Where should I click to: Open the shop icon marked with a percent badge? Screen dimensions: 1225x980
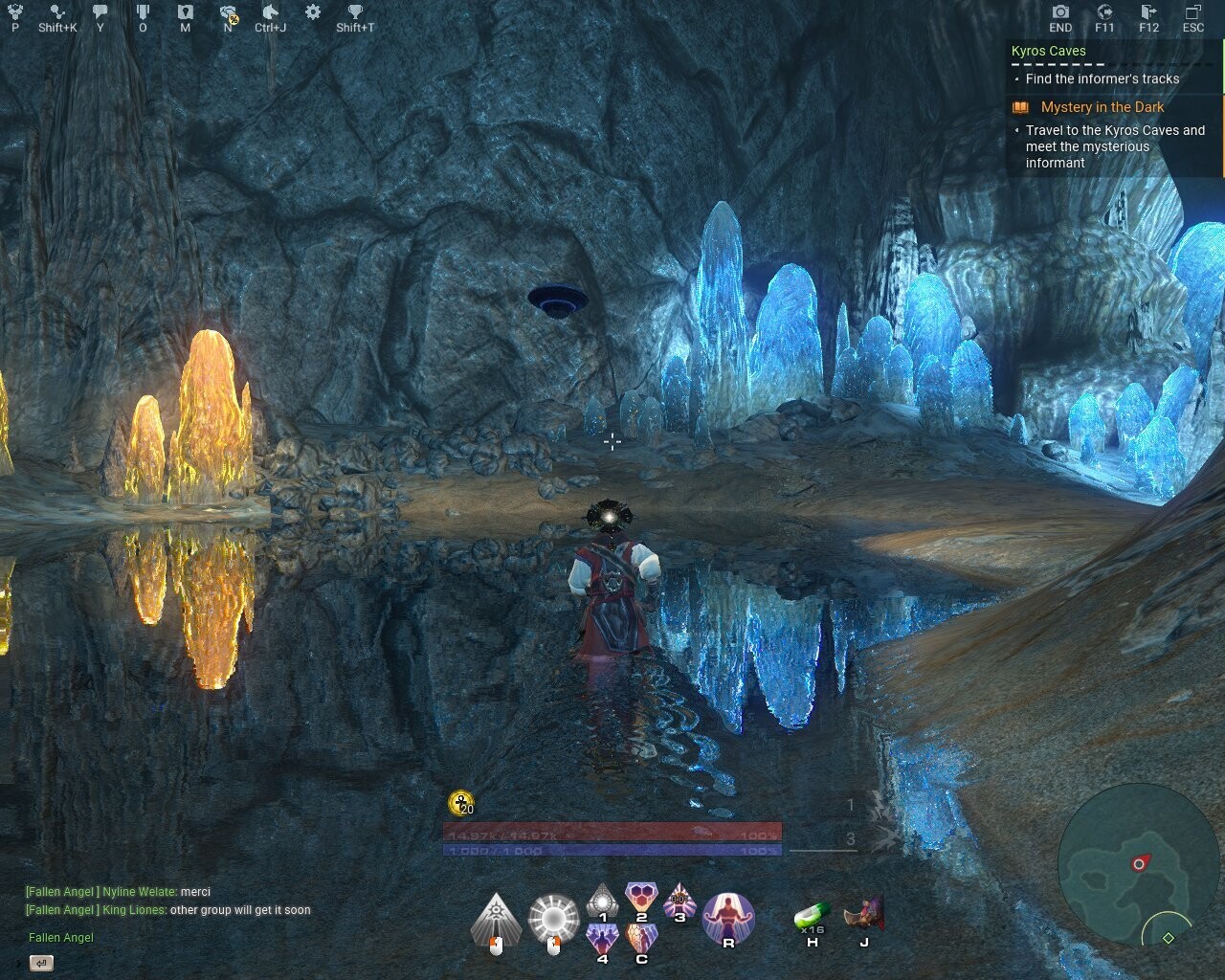tap(226, 11)
